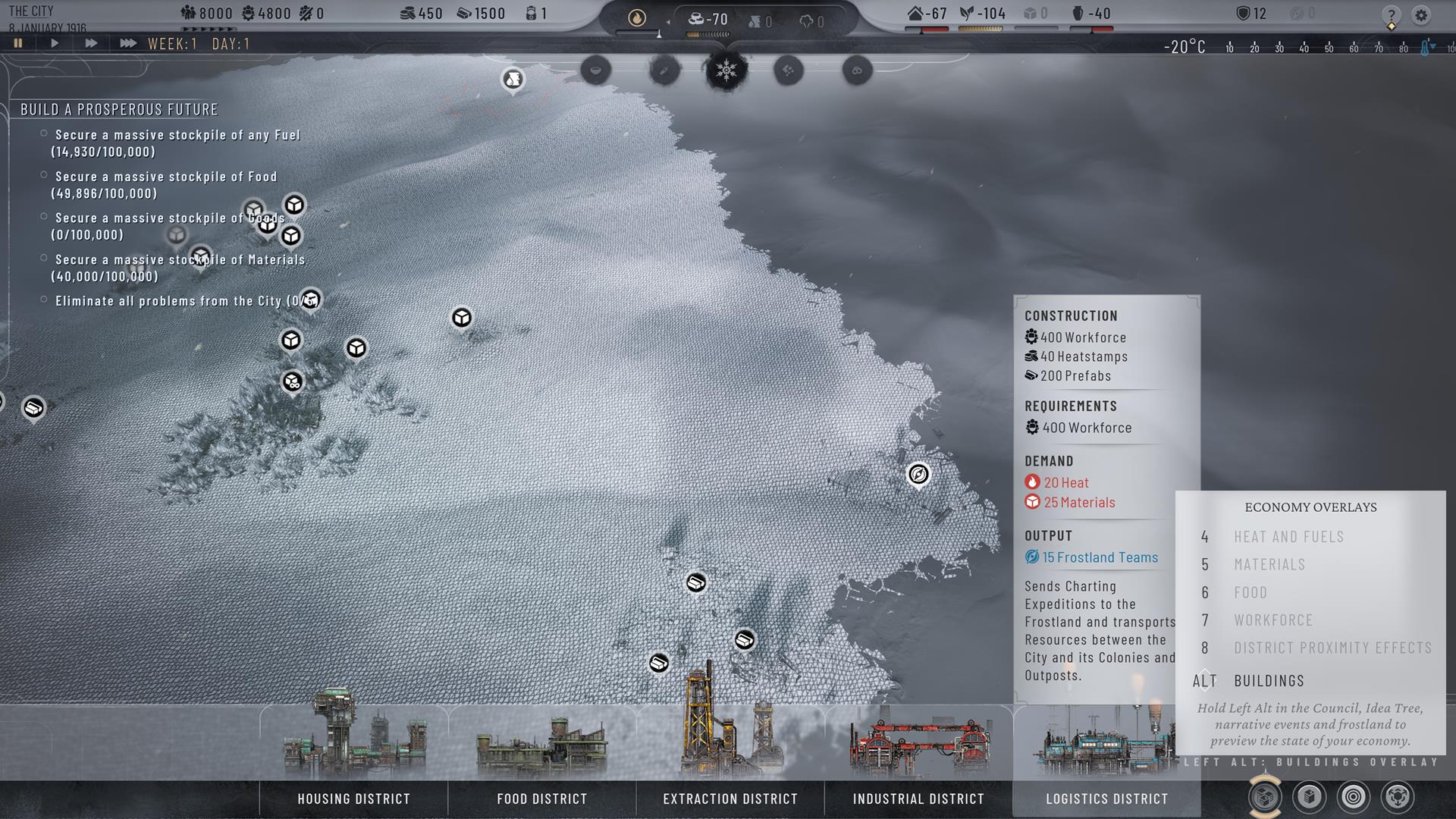Viewport: 1456px width, 819px height.
Task: Set game speed to normal play
Action: [55, 43]
